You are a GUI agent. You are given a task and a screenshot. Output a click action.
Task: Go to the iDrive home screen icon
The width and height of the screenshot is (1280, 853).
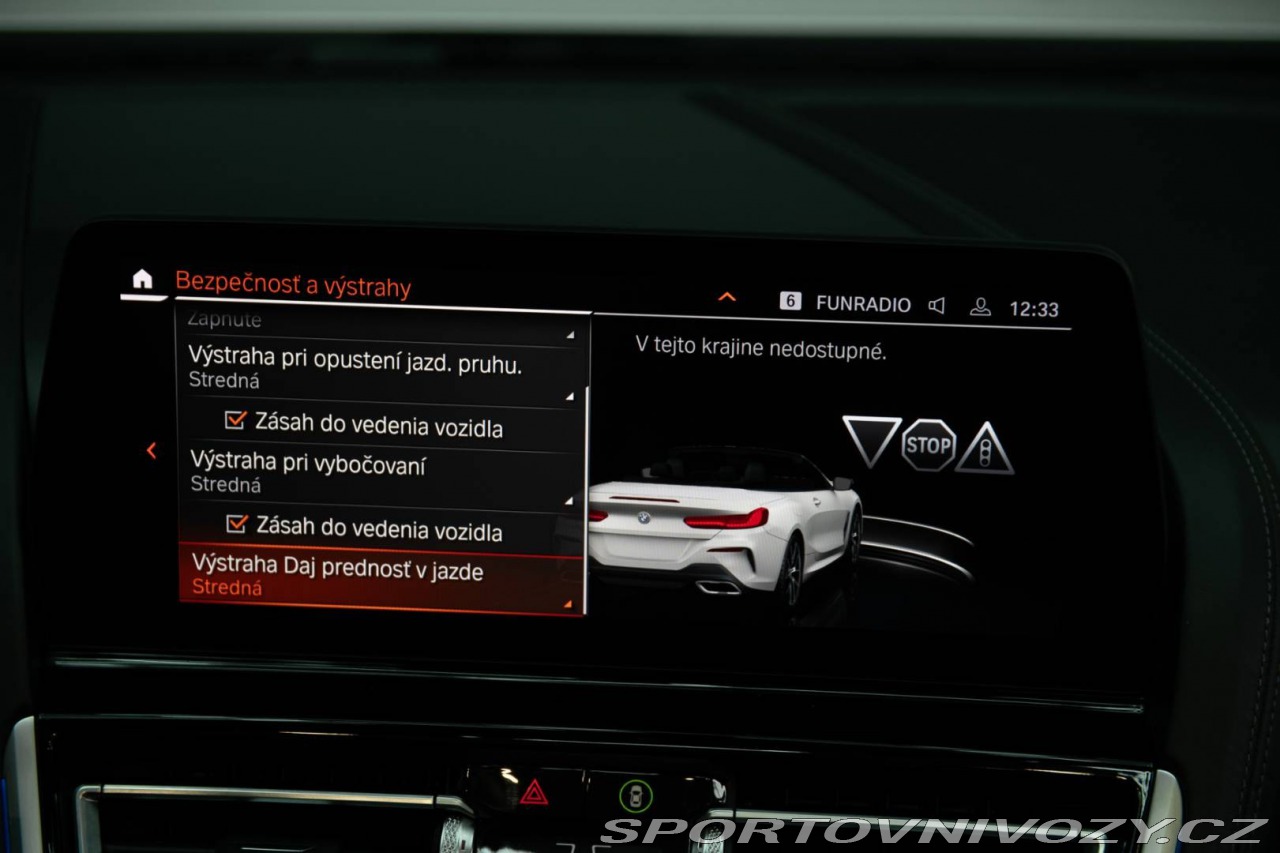(x=143, y=280)
